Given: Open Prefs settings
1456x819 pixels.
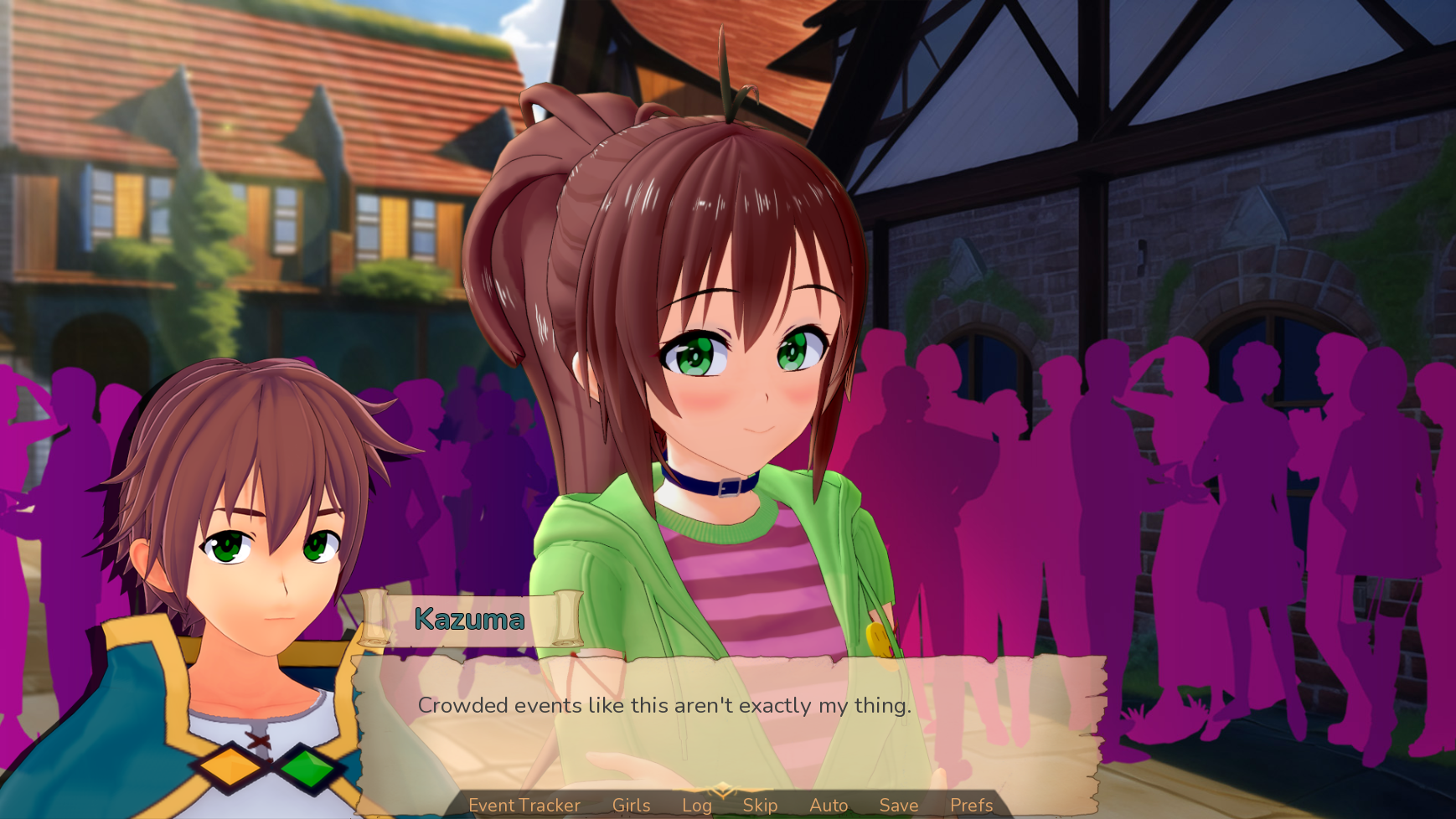Looking at the screenshot, I should tap(971, 805).
